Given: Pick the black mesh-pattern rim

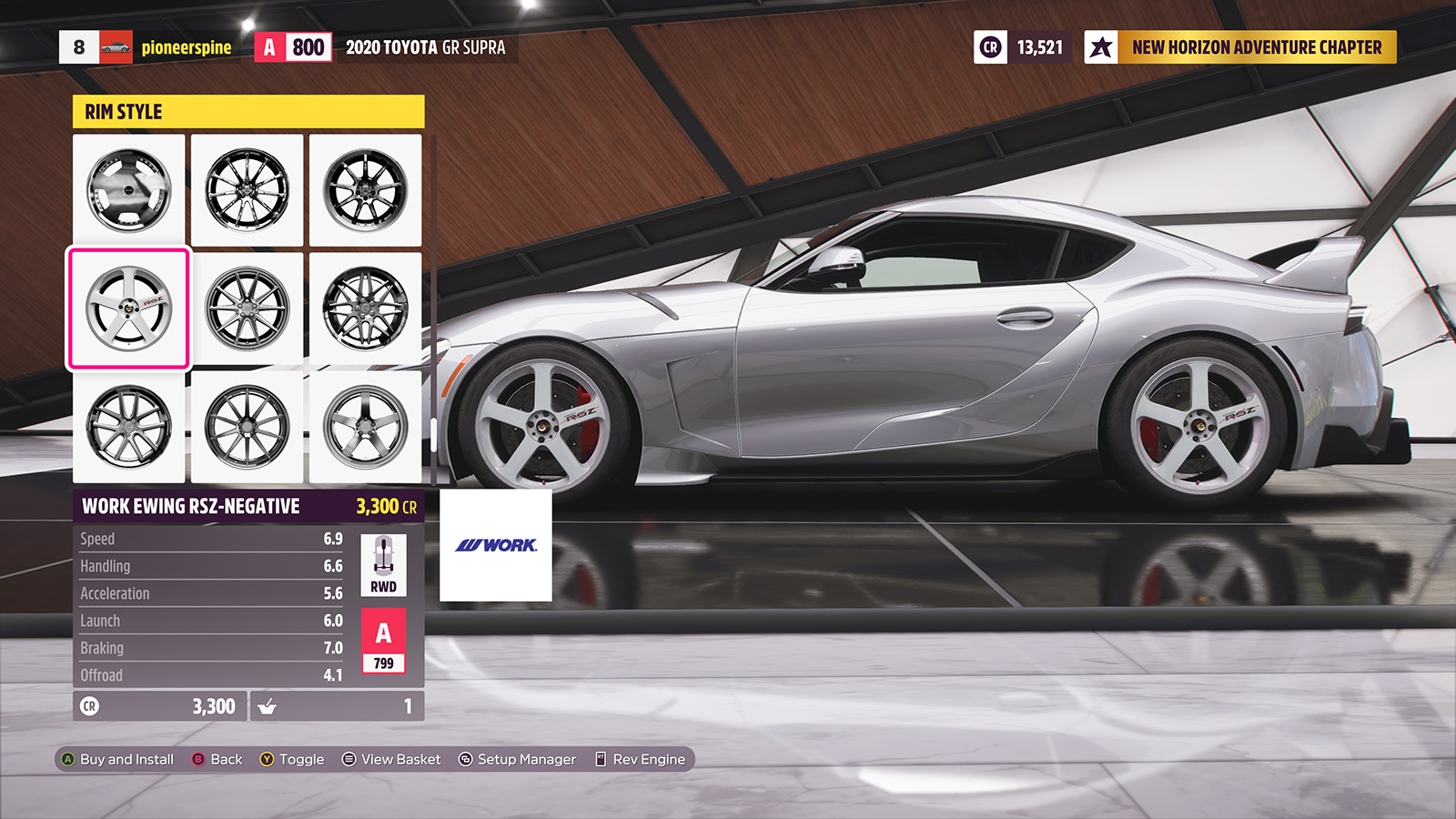Looking at the screenshot, I should tap(365, 308).
